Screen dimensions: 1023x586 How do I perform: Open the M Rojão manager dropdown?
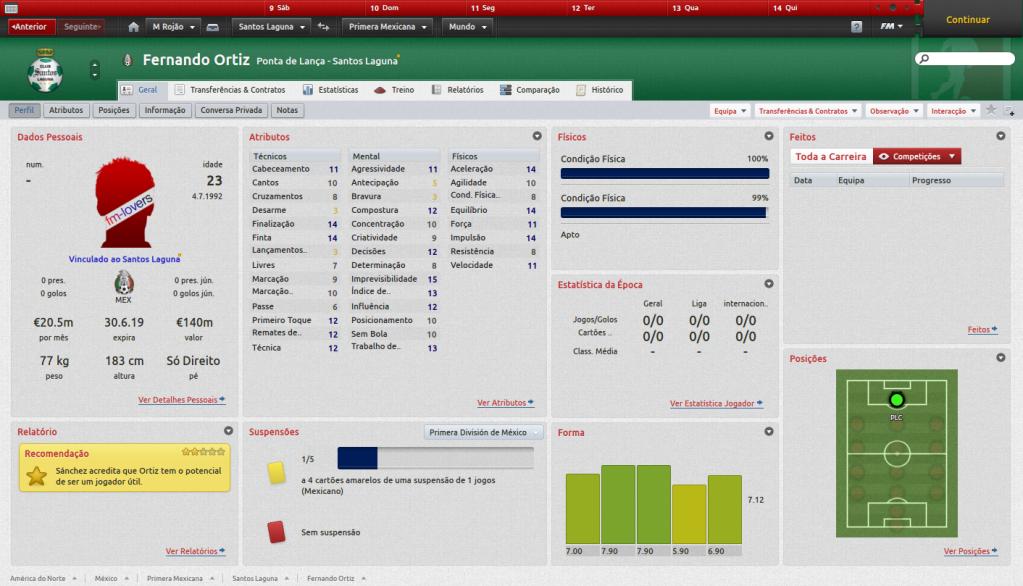coord(174,26)
